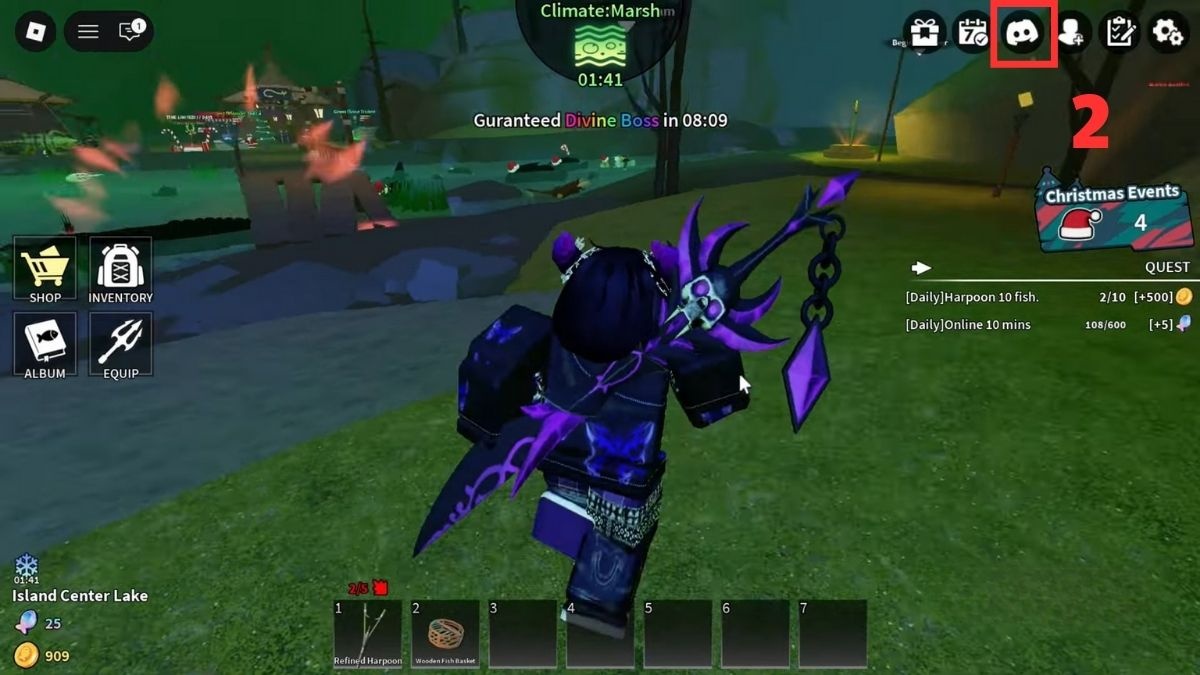The image size is (1200, 675).
Task: Select the Refined Harpoon hotbar slot
Action: click(367, 634)
